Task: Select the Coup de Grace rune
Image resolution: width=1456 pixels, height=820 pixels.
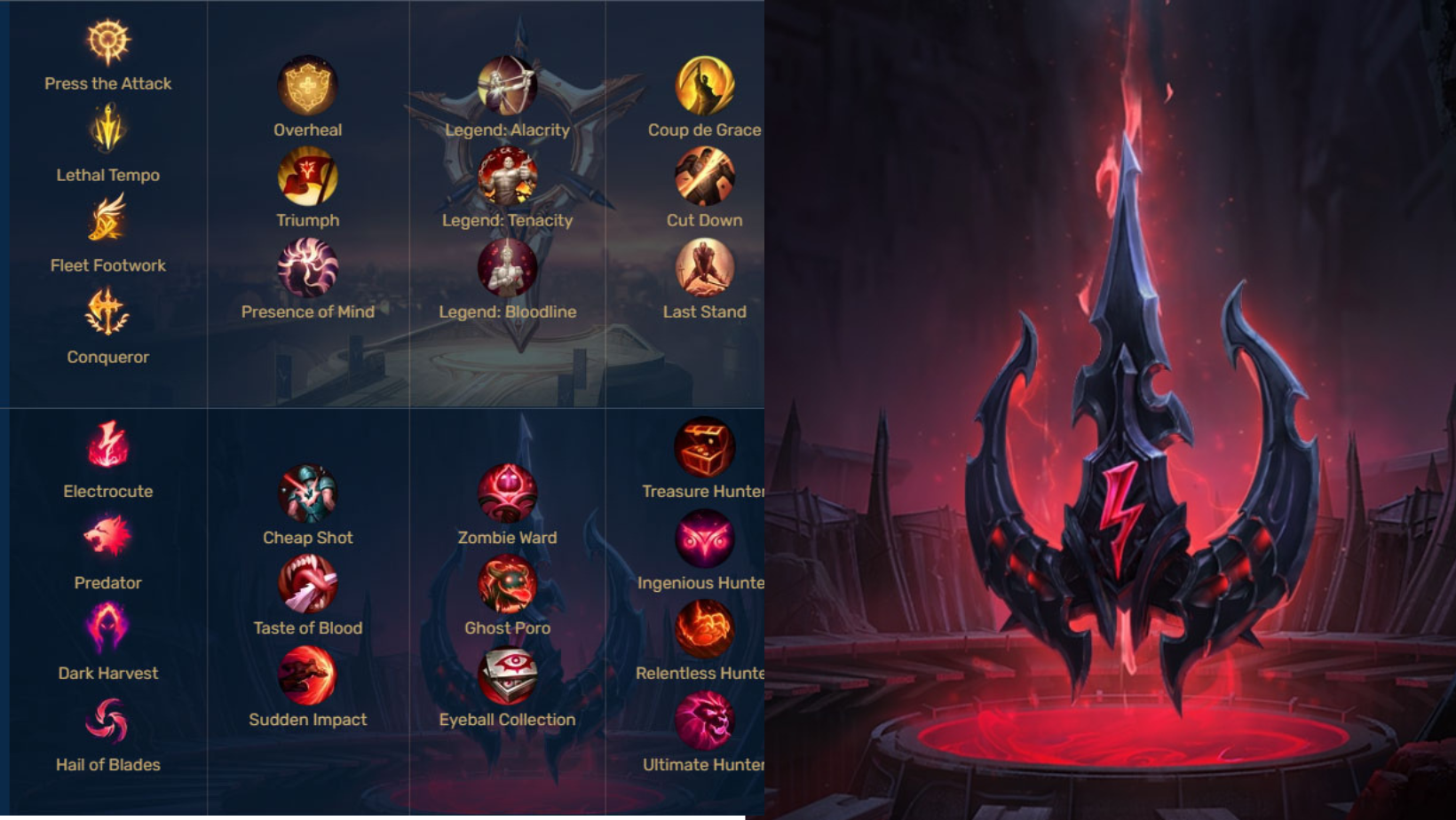Action: pyautogui.click(x=704, y=86)
